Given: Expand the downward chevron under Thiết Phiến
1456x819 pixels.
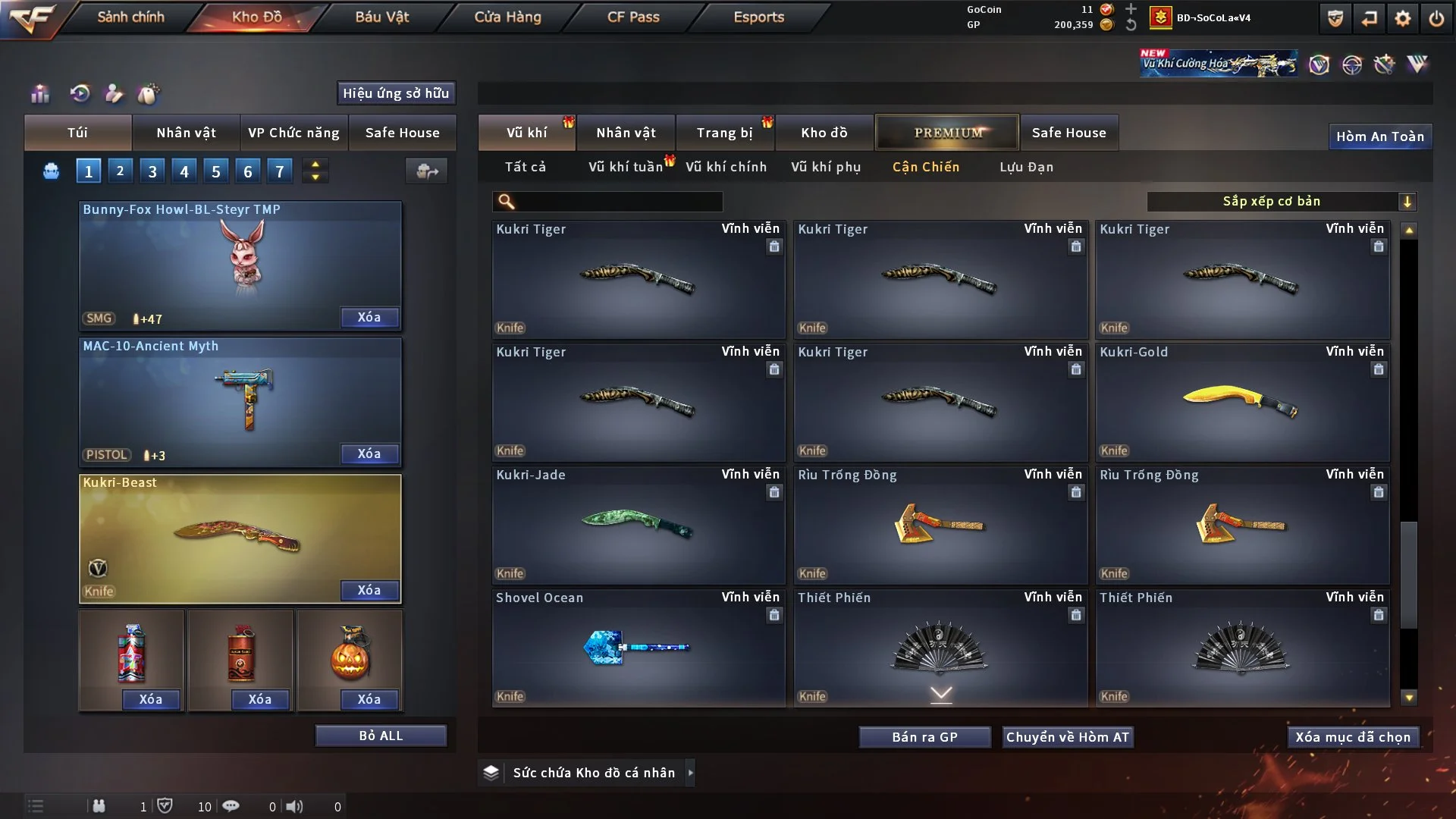Looking at the screenshot, I should click(940, 694).
